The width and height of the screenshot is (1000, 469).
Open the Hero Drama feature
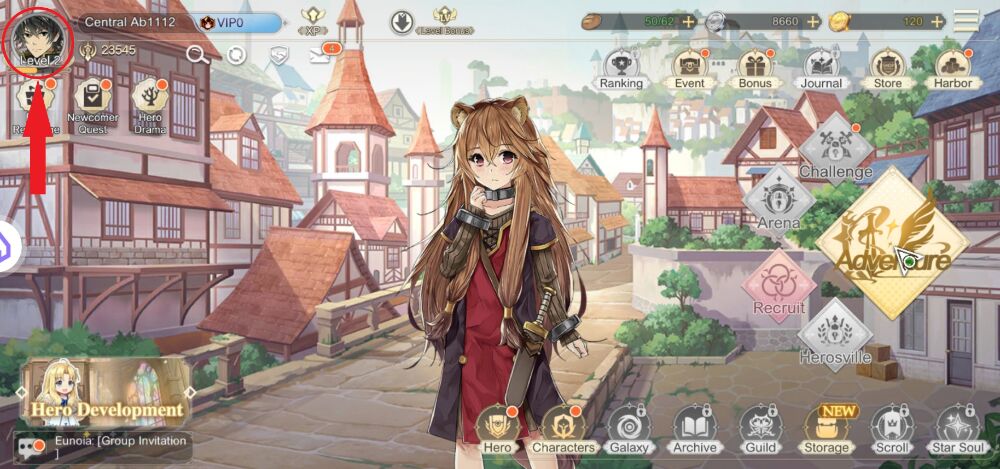click(150, 104)
